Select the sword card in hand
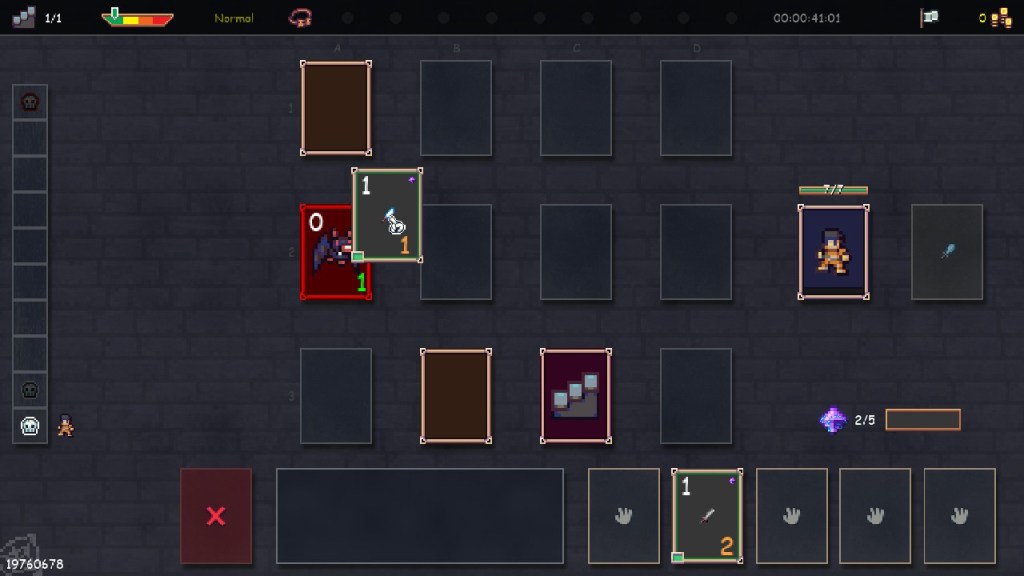 tap(706, 516)
